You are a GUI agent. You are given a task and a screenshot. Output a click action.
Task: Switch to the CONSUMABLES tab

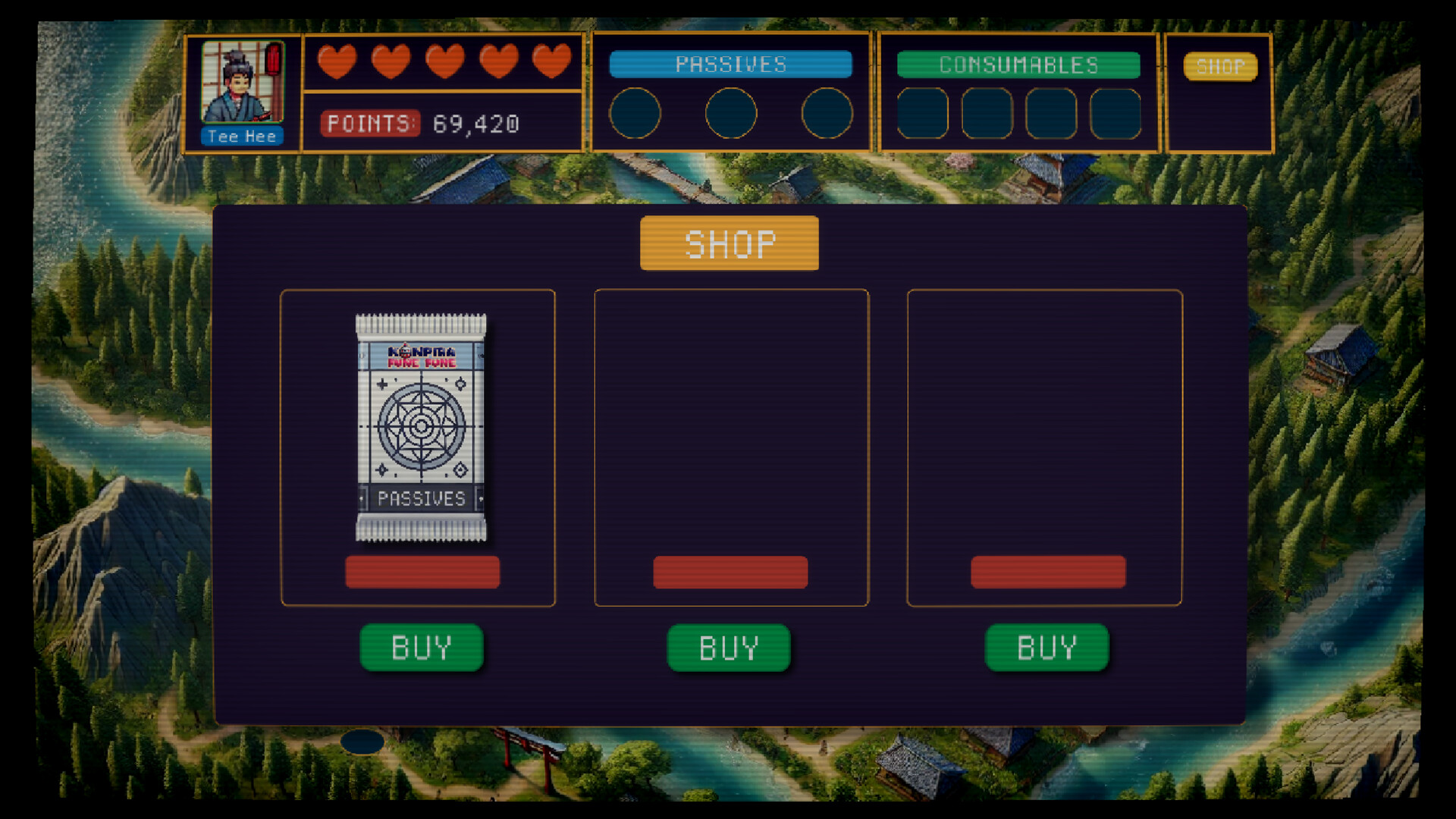1018,65
